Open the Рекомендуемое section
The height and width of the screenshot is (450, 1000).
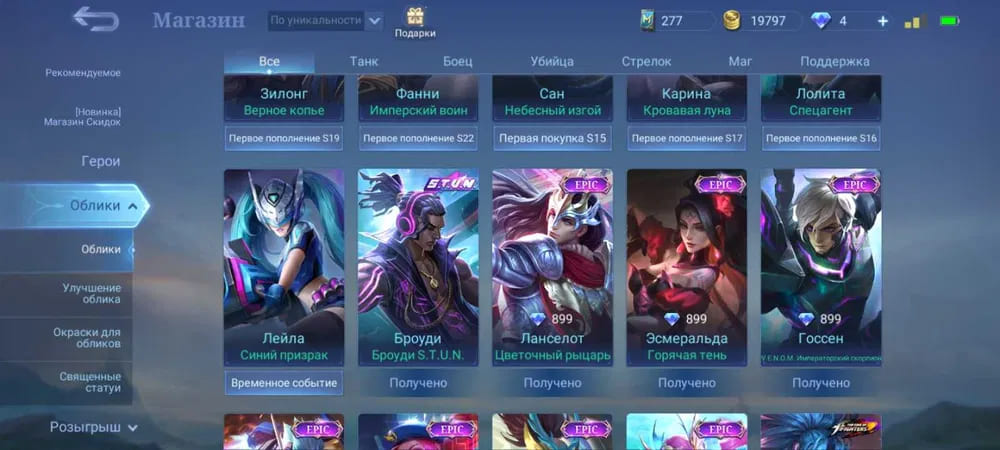click(83, 73)
